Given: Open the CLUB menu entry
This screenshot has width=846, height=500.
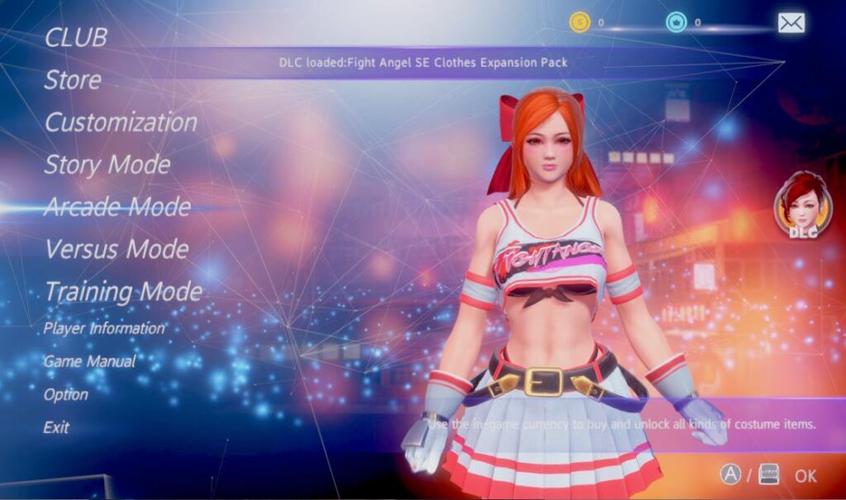Looking at the screenshot, I should click(x=75, y=37).
